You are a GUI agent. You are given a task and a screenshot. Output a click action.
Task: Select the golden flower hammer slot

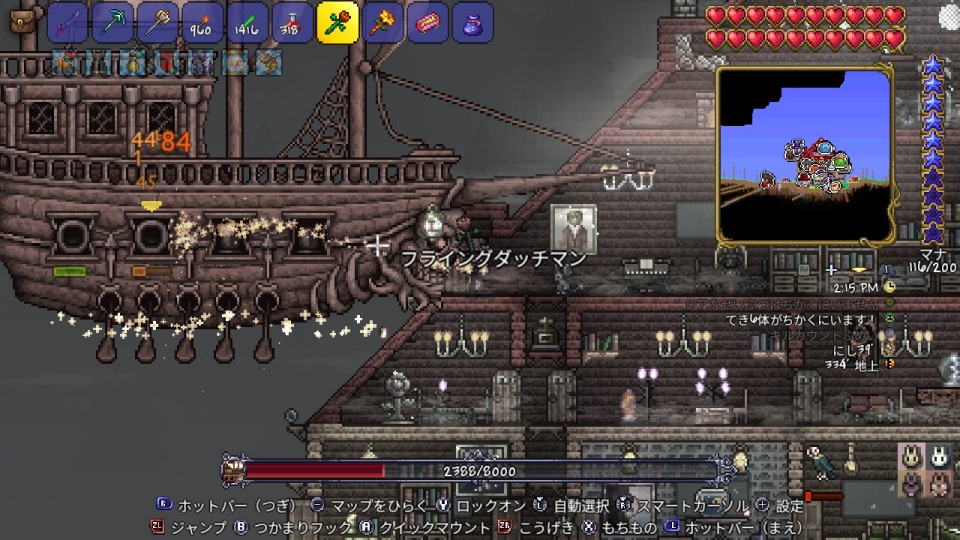click(383, 22)
